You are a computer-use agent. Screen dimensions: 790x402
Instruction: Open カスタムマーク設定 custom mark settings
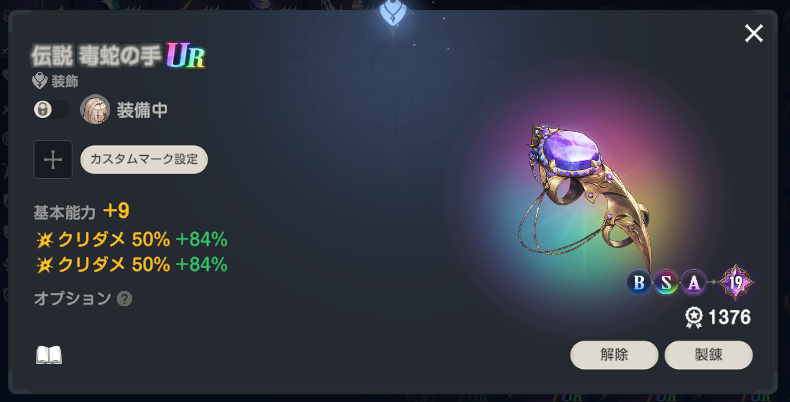coord(144,159)
